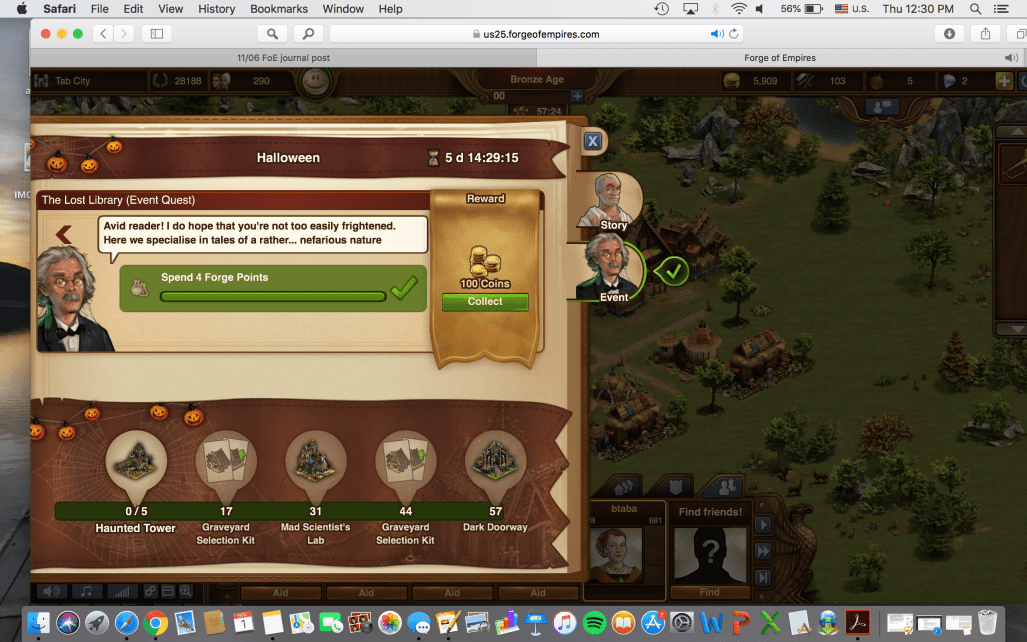Select the Haunted Tower reward icon
The height and width of the screenshot is (642, 1027).
[x=136, y=463]
